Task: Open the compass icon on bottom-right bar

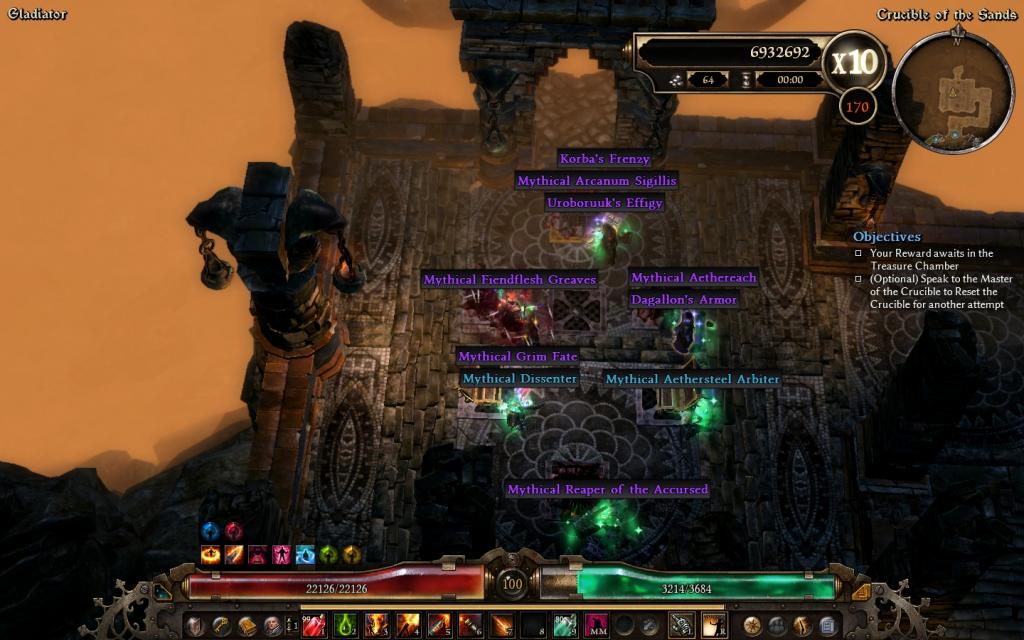Action: (x=752, y=626)
